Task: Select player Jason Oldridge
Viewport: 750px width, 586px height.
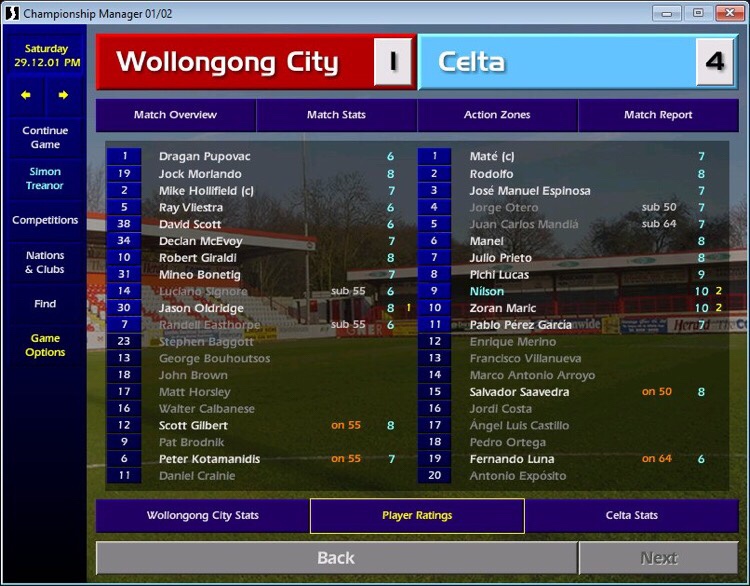Action: pos(201,308)
